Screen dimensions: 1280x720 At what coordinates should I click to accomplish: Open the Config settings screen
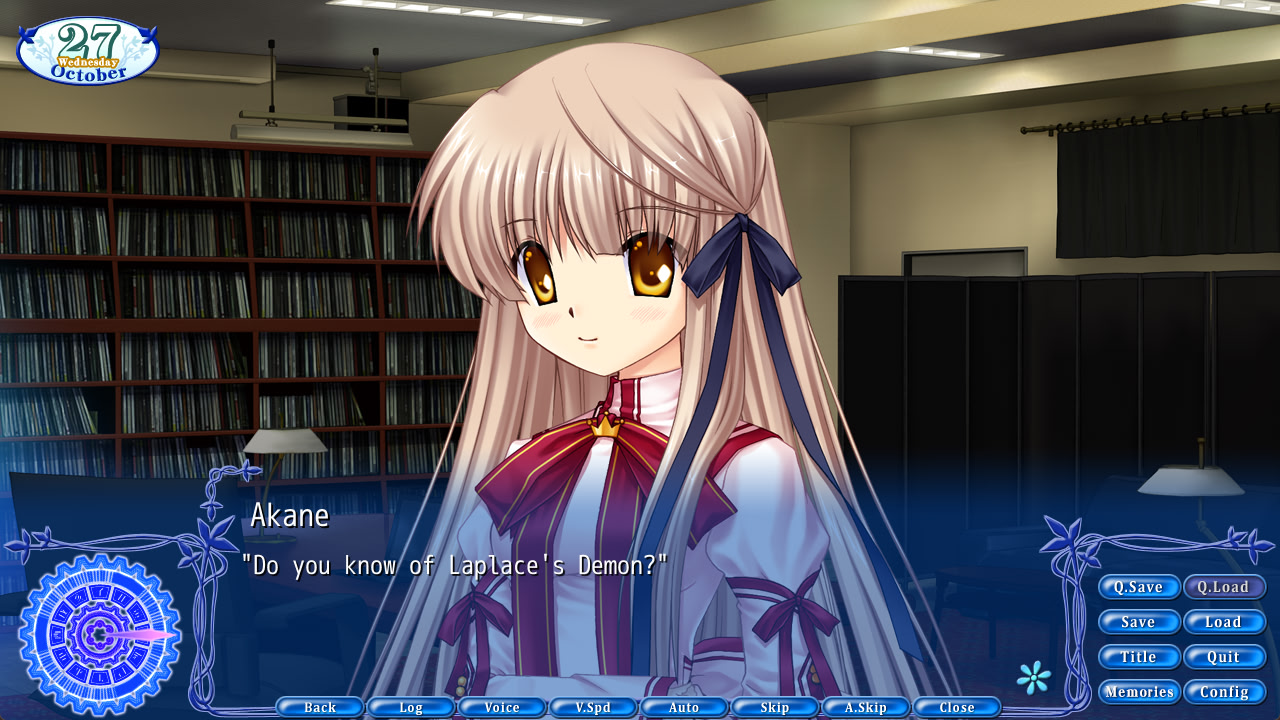coord(1224,691)
